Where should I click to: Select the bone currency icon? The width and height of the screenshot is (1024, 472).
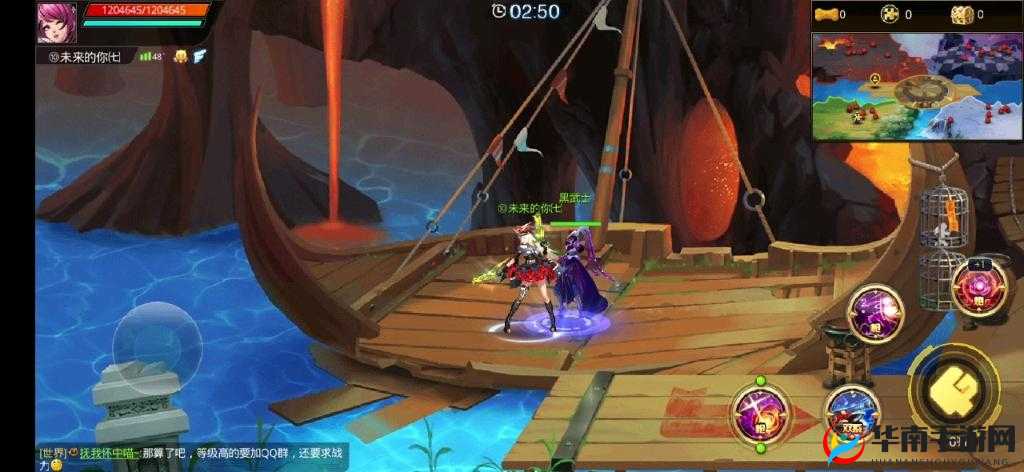(x=824, y=14)
